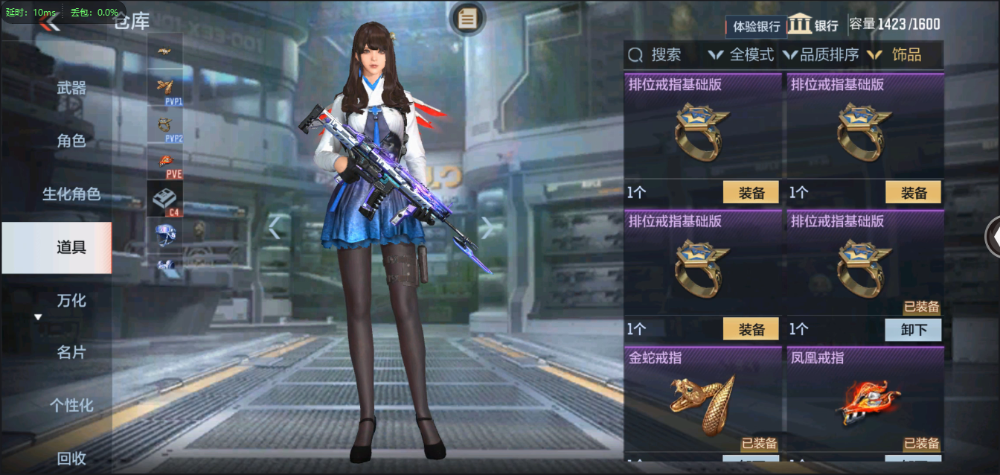The height and width of the screenshot is (475, 1000).
Task: Select the PVP1 loadout icon
Action: pyautogui.click(x=164, y=90)
